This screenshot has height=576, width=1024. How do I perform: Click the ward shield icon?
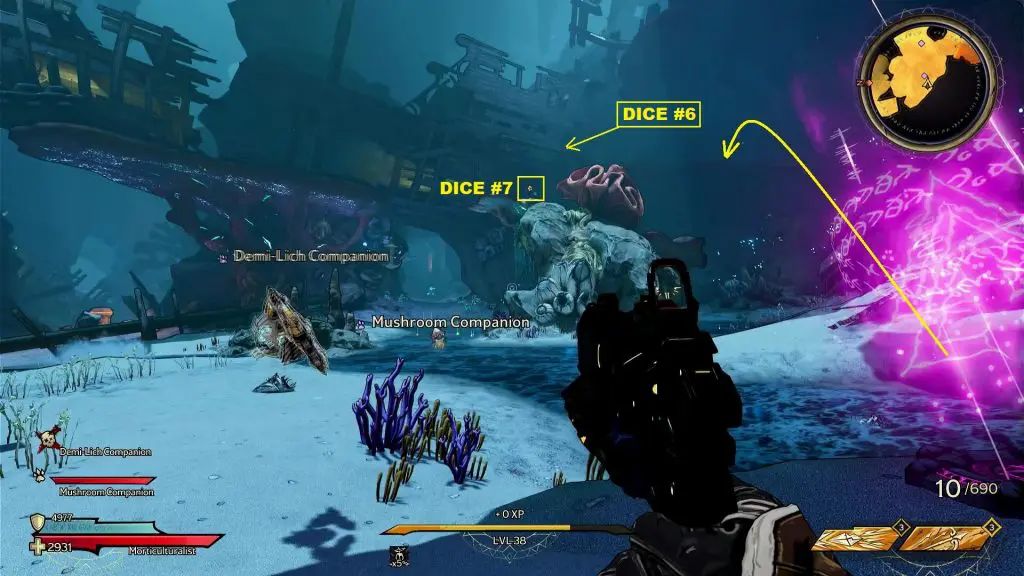tap(39, 522)
